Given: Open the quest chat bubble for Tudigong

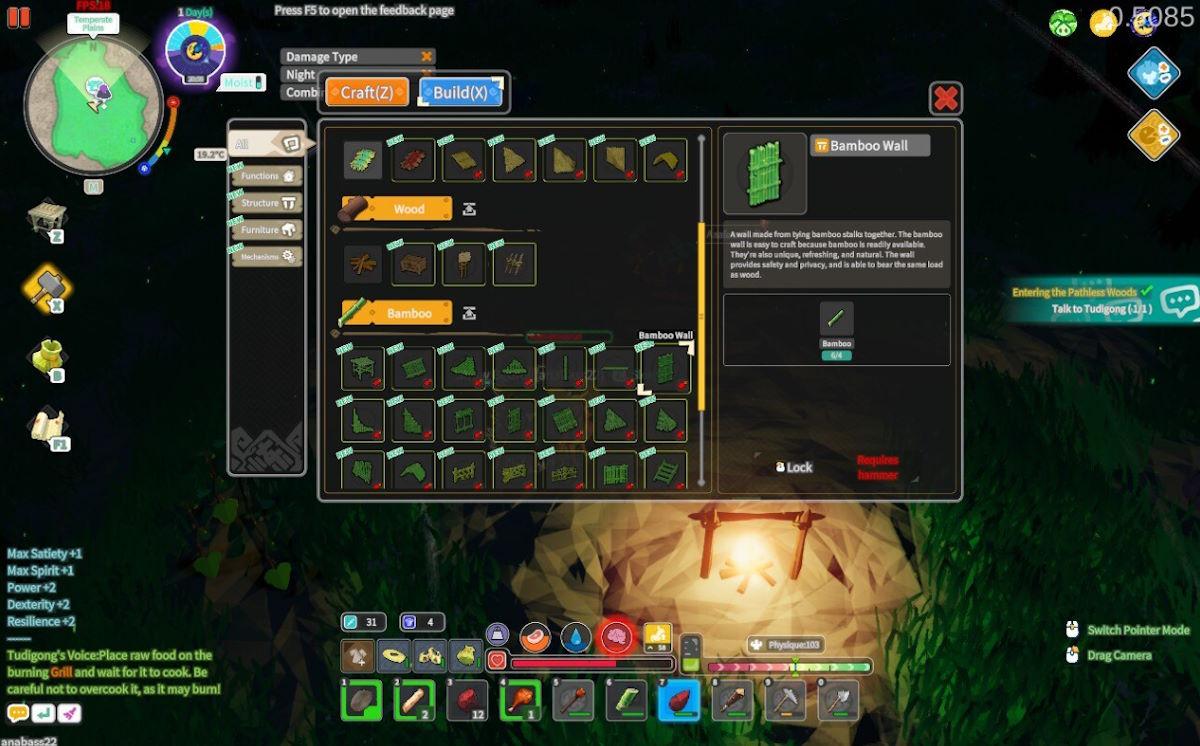Looking at the screenshot, I should pyautogui.click(x=1180, y=301).
